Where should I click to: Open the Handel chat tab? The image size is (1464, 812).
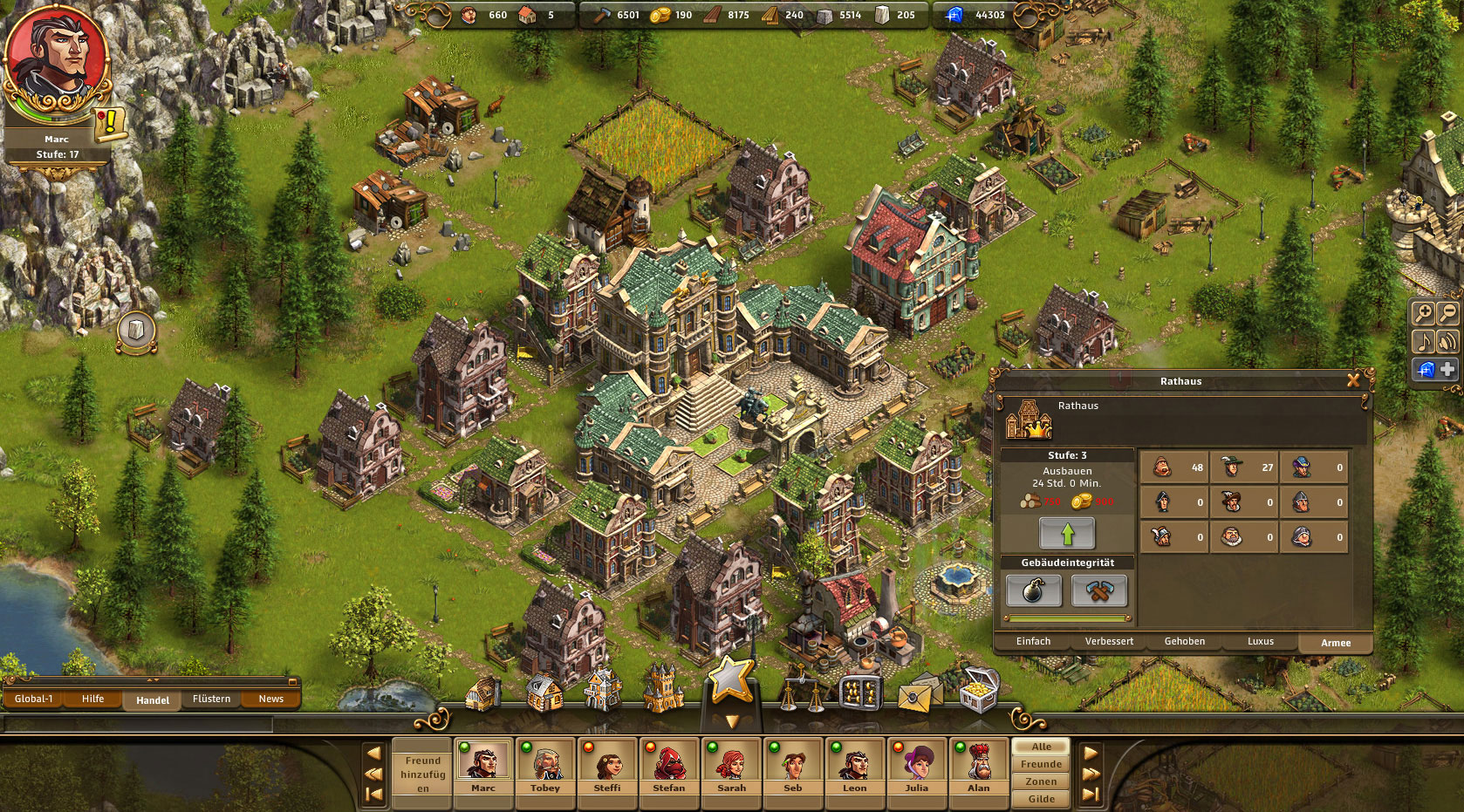point(153,699)
